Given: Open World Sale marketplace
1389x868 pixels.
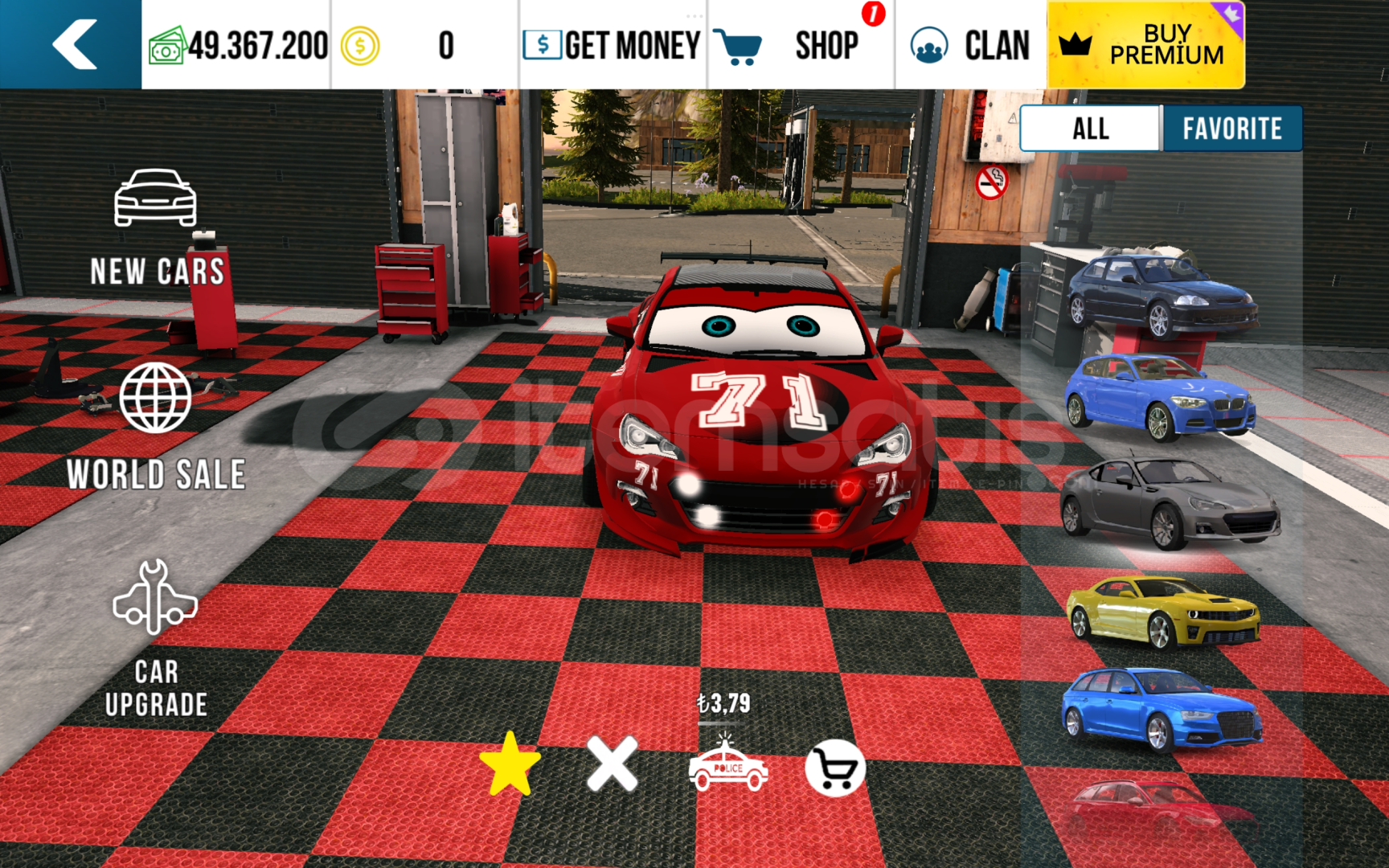Looking at the screenshot, I should point(156,427).
